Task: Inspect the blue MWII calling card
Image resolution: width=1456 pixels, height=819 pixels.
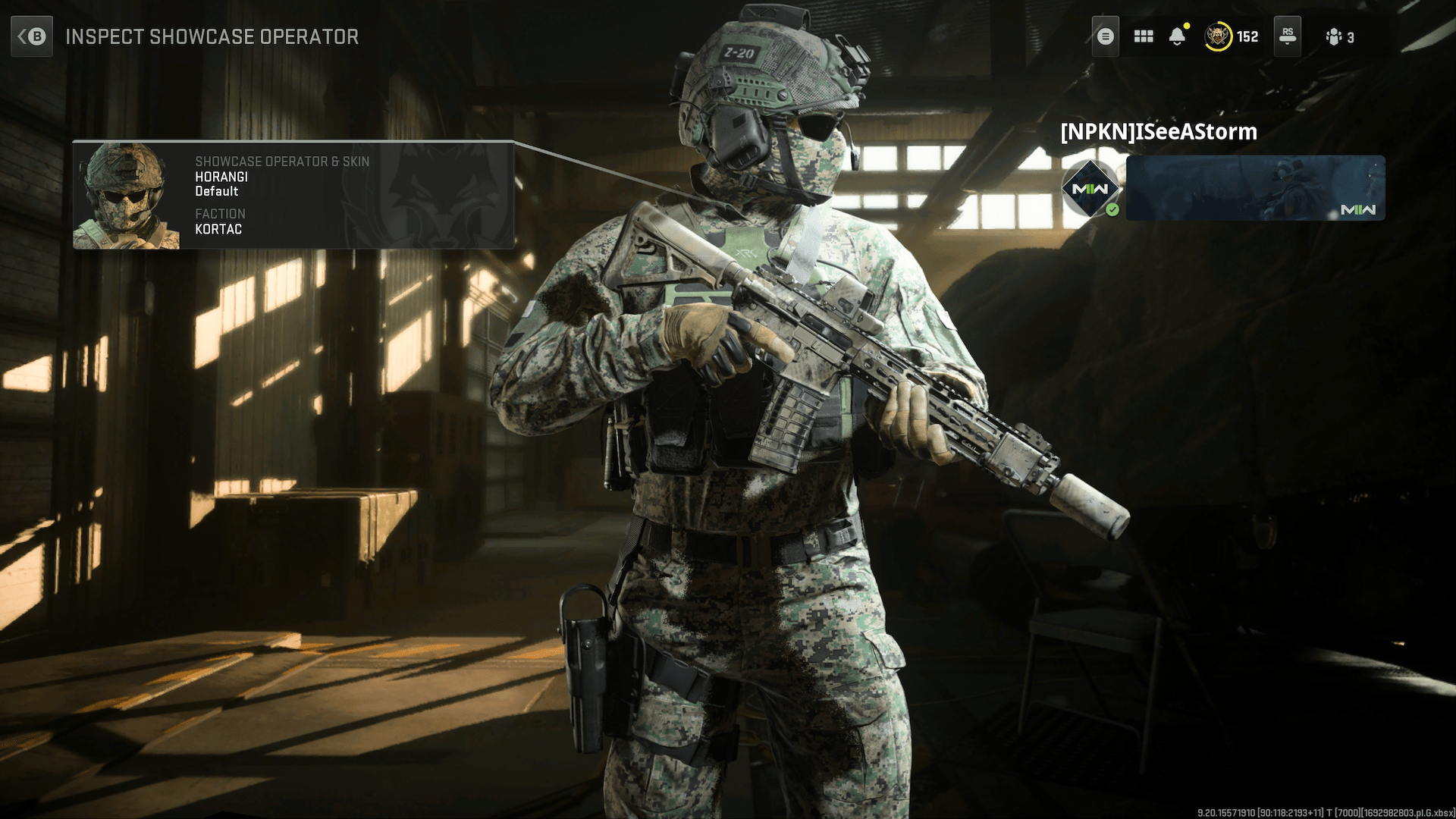Action: click(x=1255, y=188)
